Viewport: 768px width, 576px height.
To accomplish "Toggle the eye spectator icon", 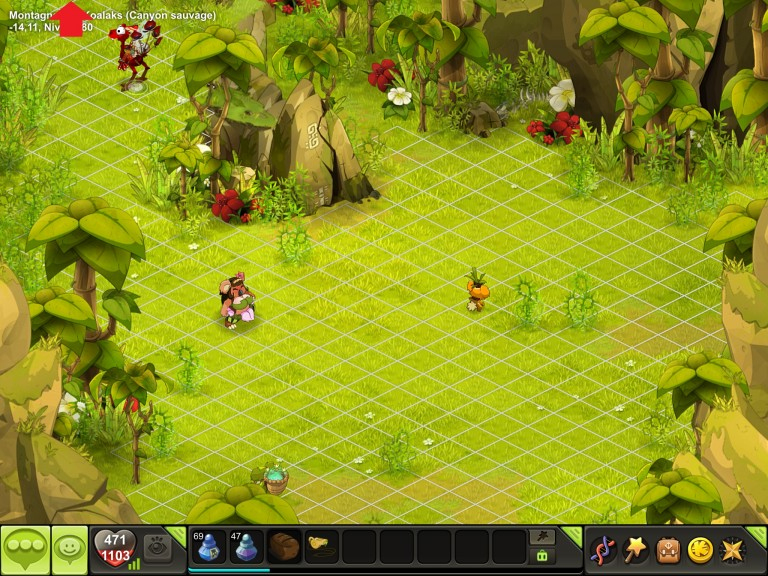I will (x=157, y=547).
